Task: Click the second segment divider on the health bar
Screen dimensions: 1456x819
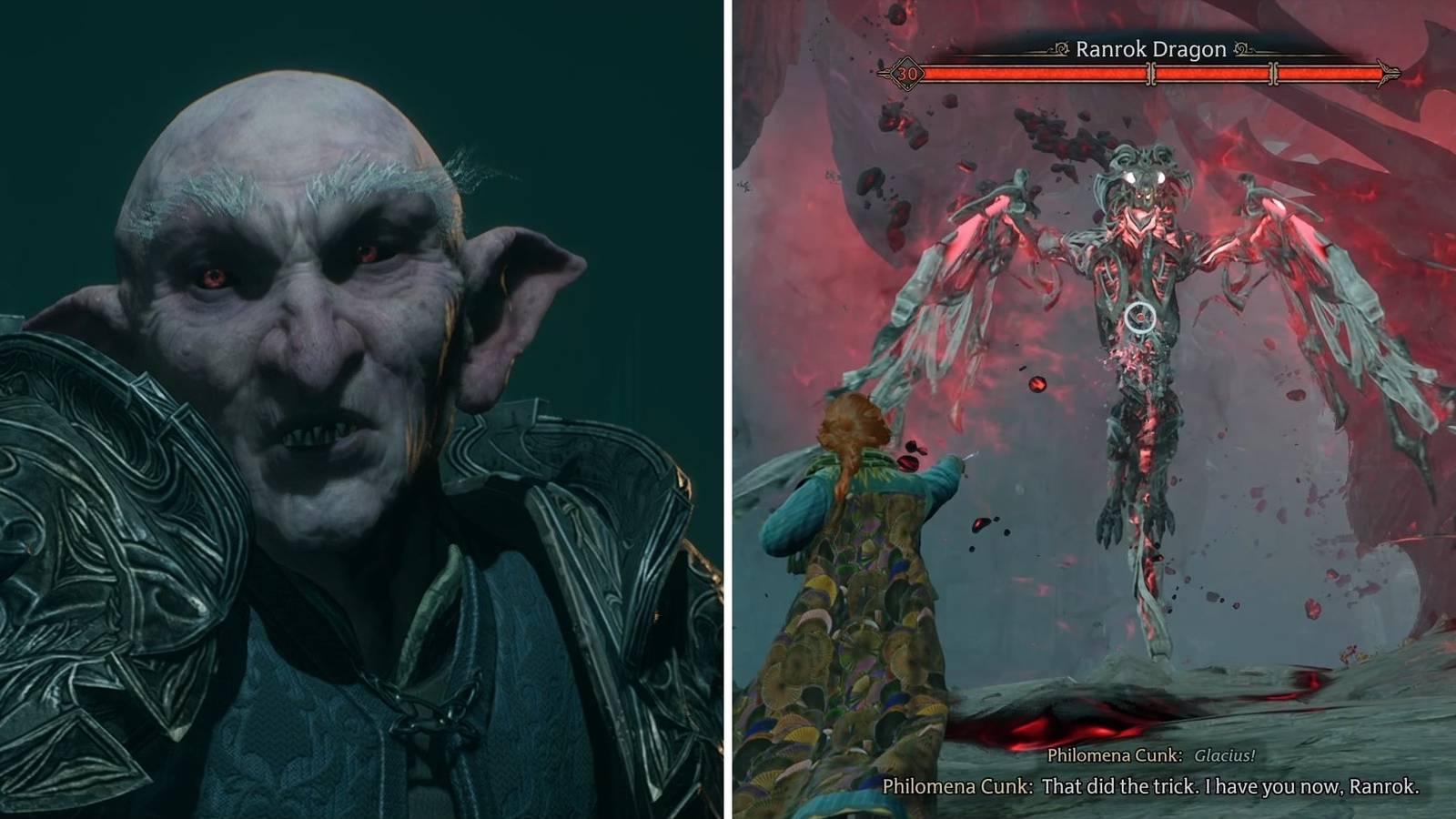Action: point(1274,72)
